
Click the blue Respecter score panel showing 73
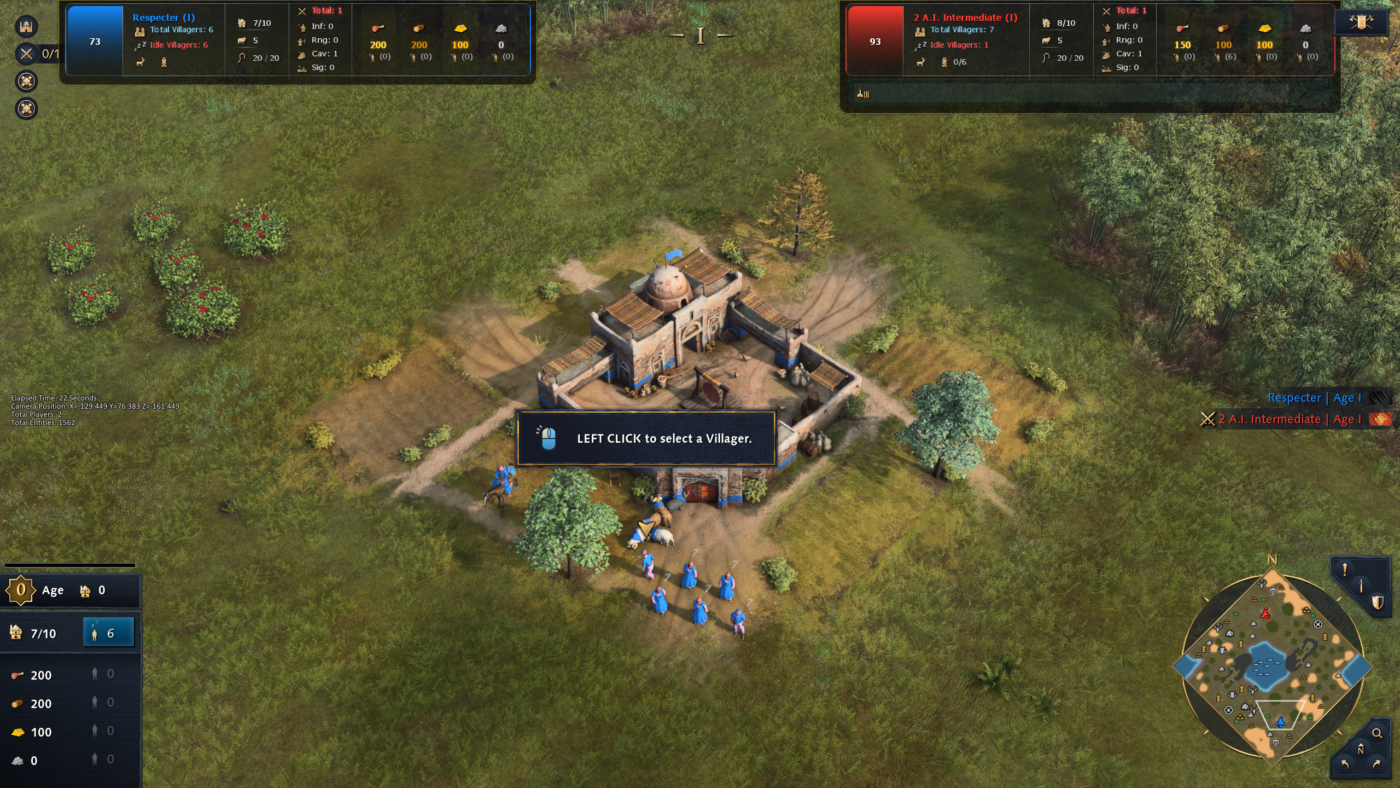95,41
